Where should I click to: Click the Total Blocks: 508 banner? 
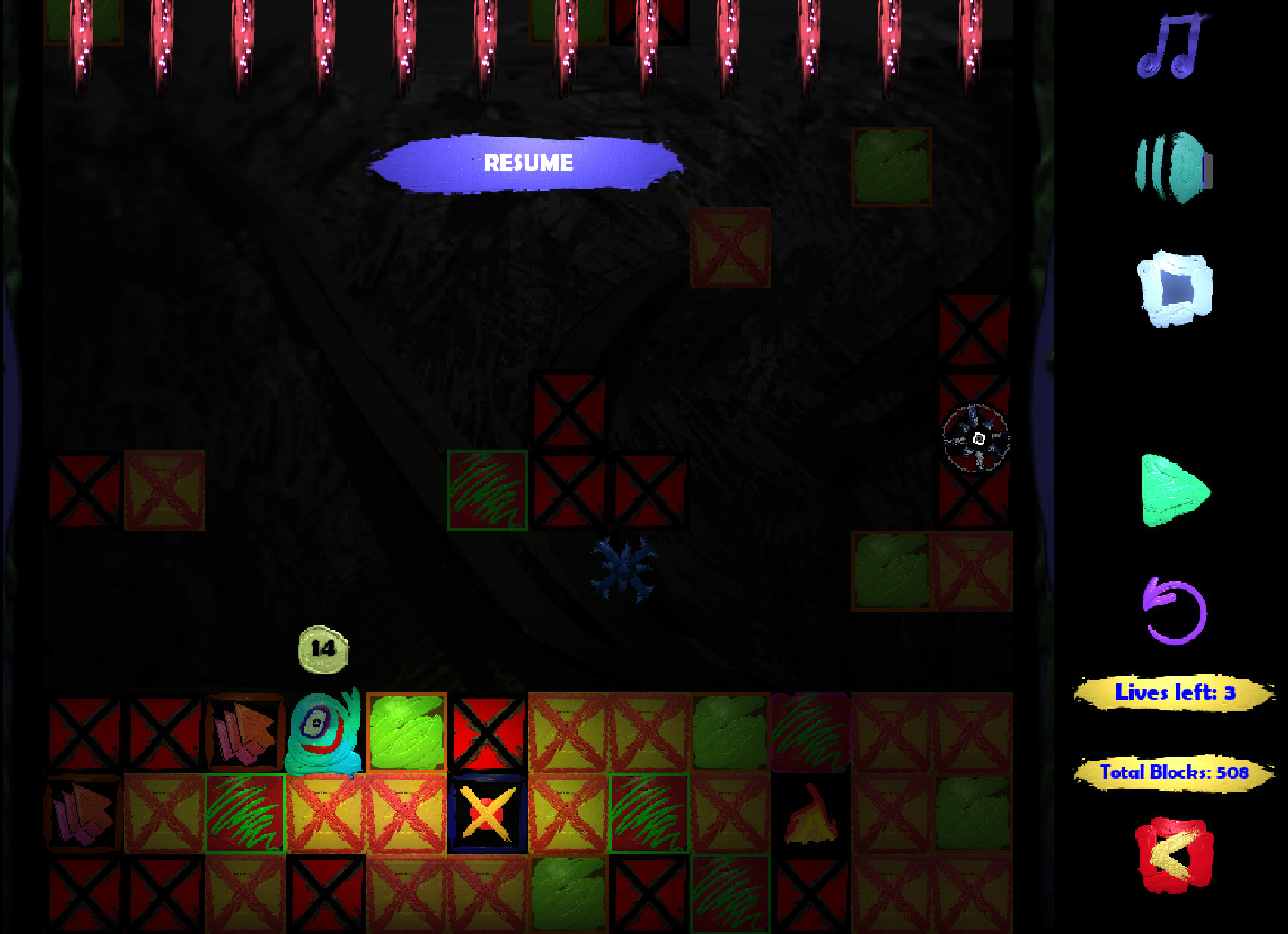[1174, 771]
